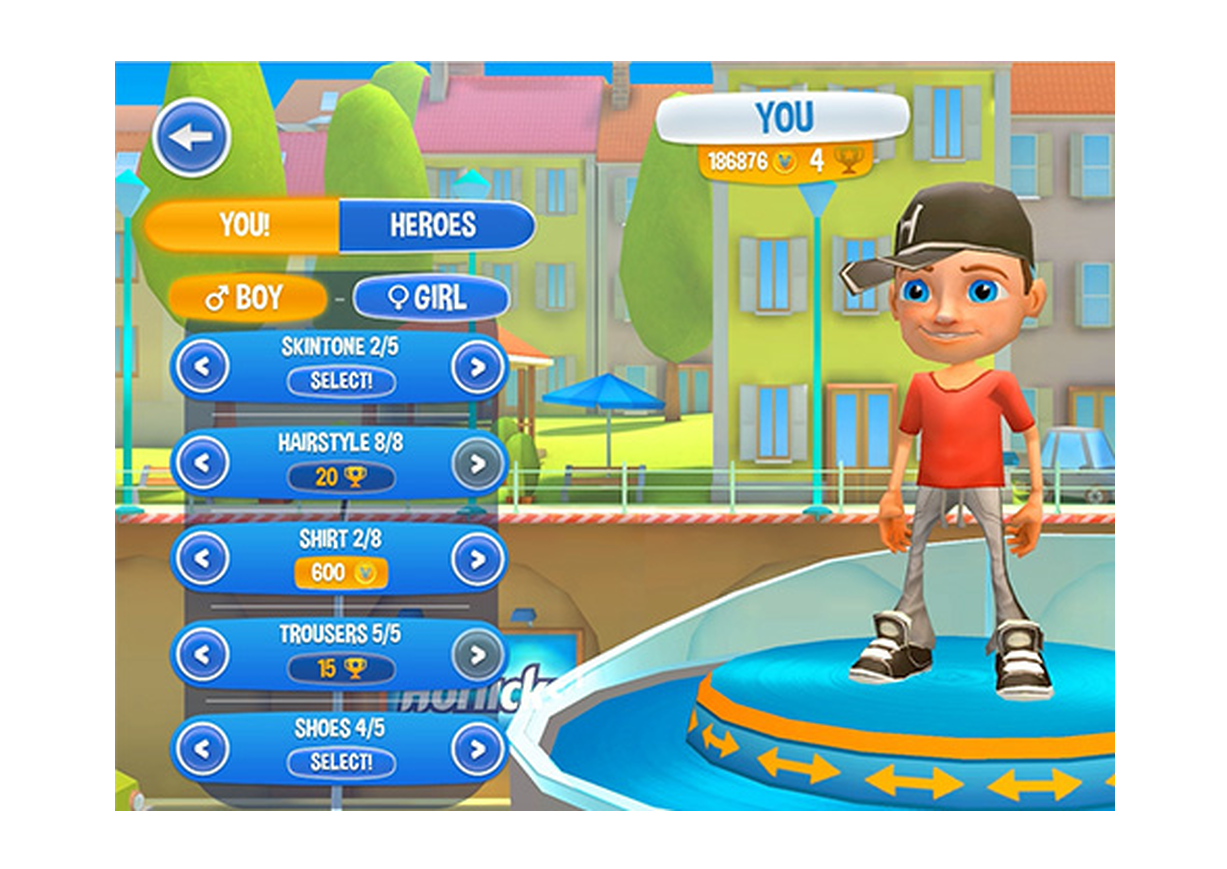Go back using the arrow button

192,138
